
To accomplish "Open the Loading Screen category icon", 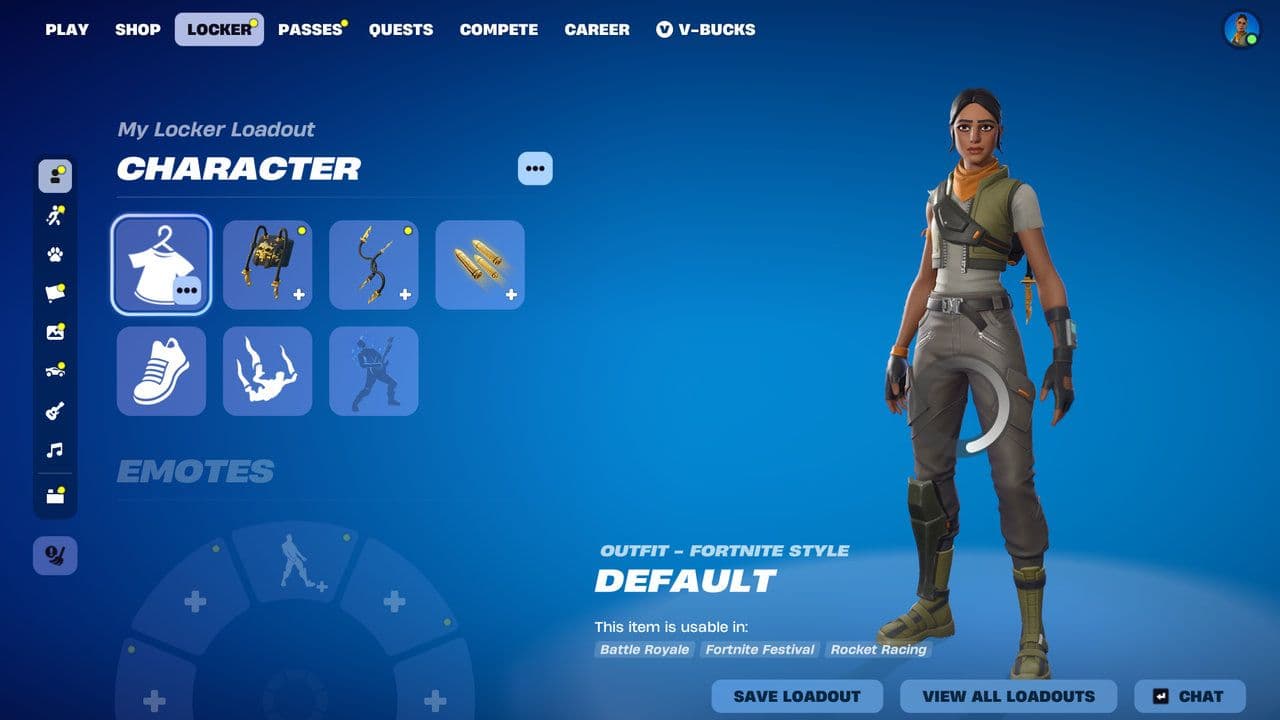I will 55,330.
